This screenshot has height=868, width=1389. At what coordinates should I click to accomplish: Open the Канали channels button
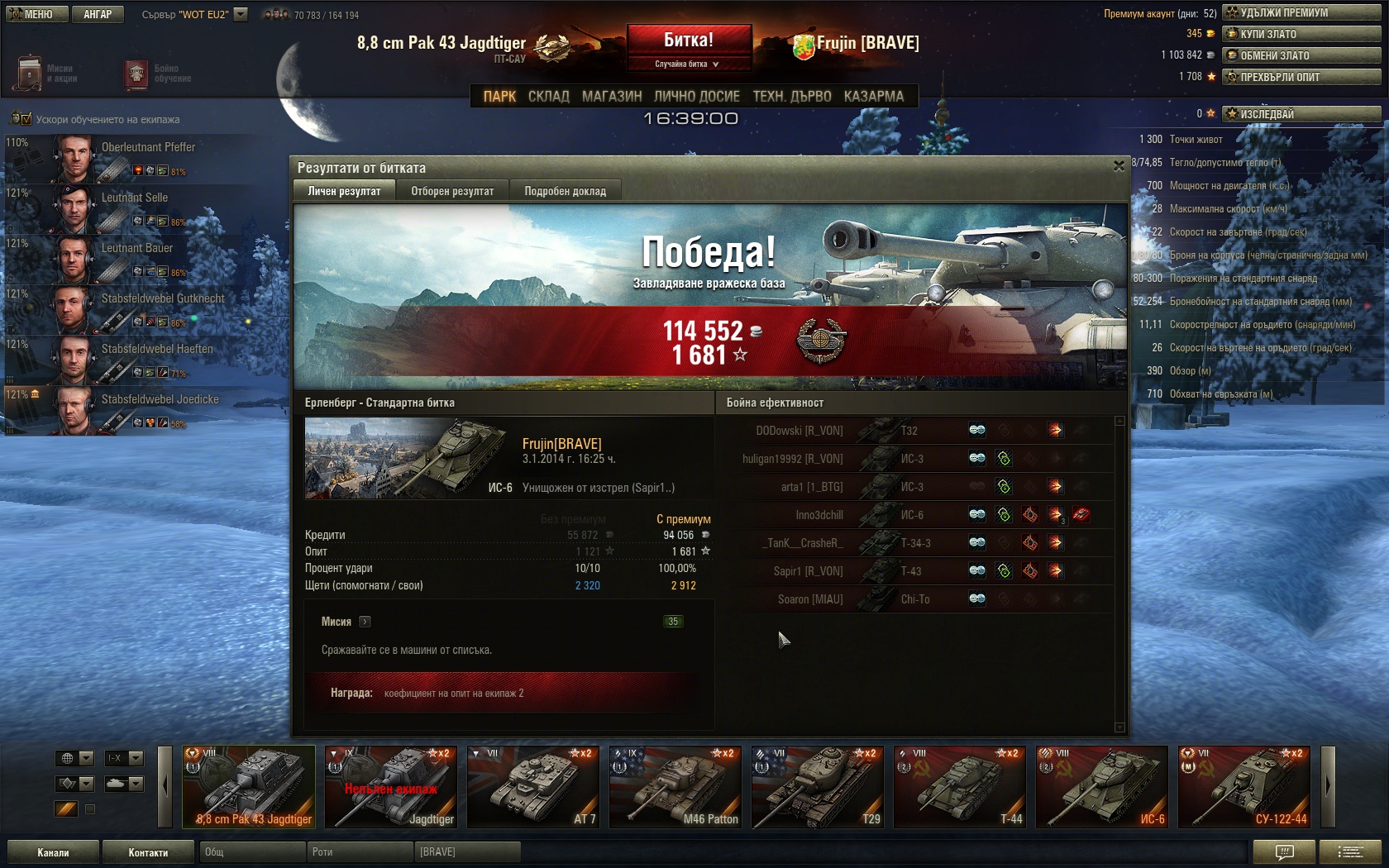[53, 852]
